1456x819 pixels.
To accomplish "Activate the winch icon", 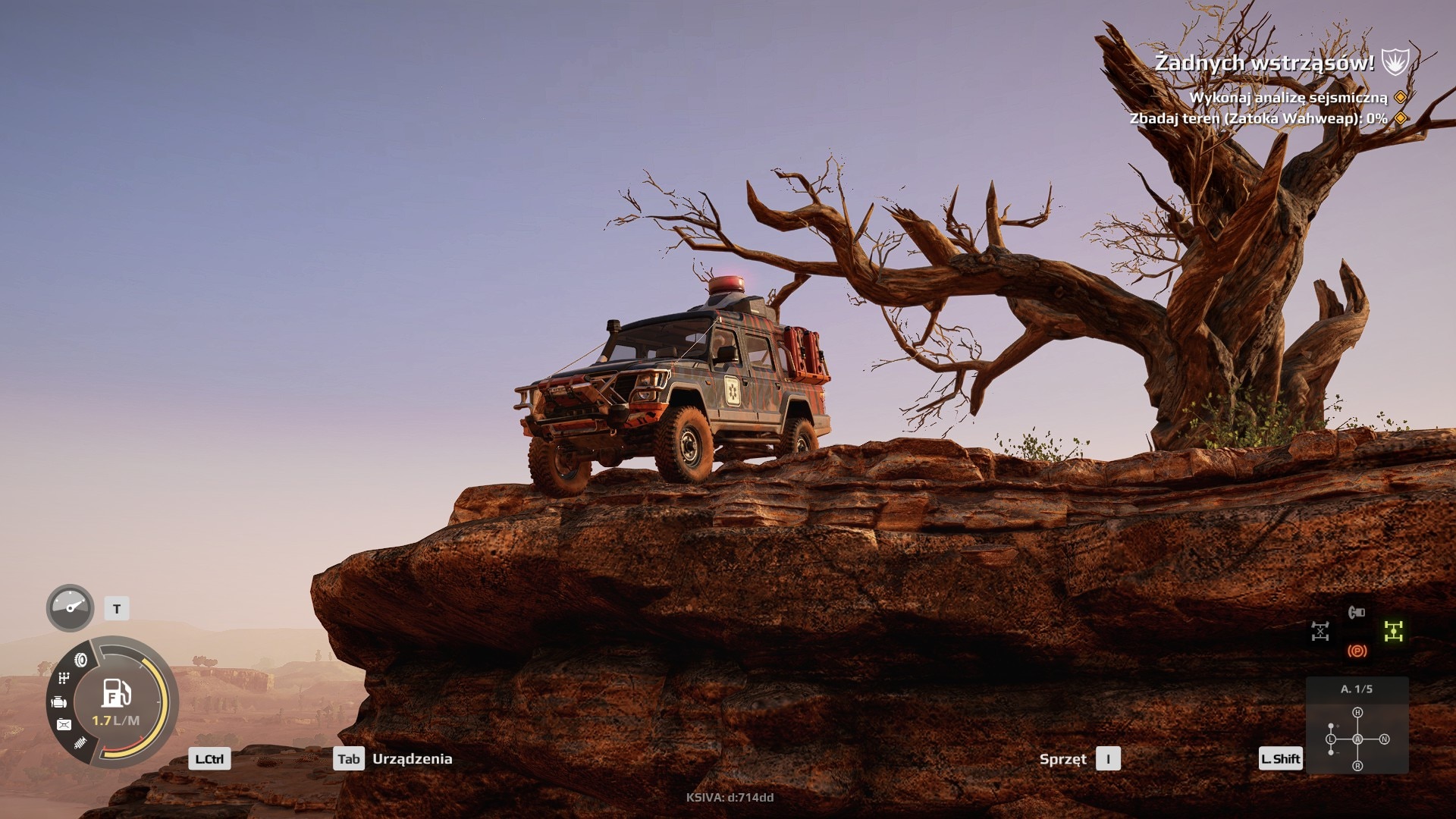I will pos(1357,612).
